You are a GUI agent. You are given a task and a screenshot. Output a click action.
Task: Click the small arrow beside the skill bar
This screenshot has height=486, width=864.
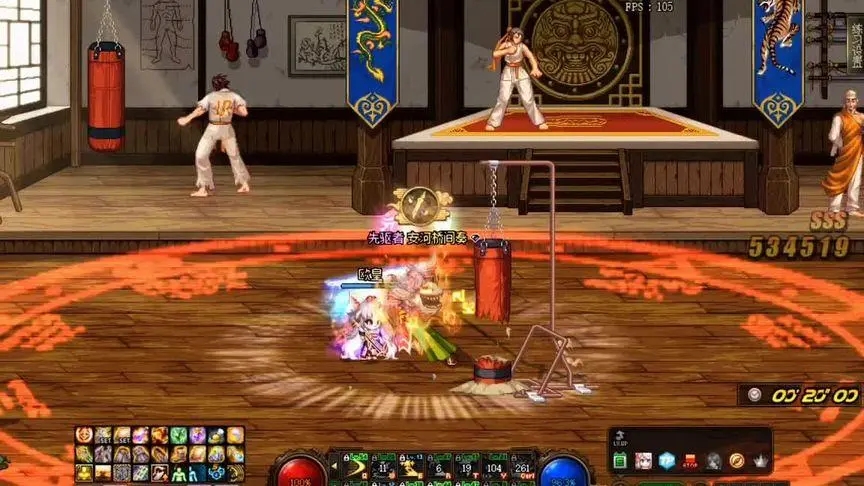click(333, 467)
